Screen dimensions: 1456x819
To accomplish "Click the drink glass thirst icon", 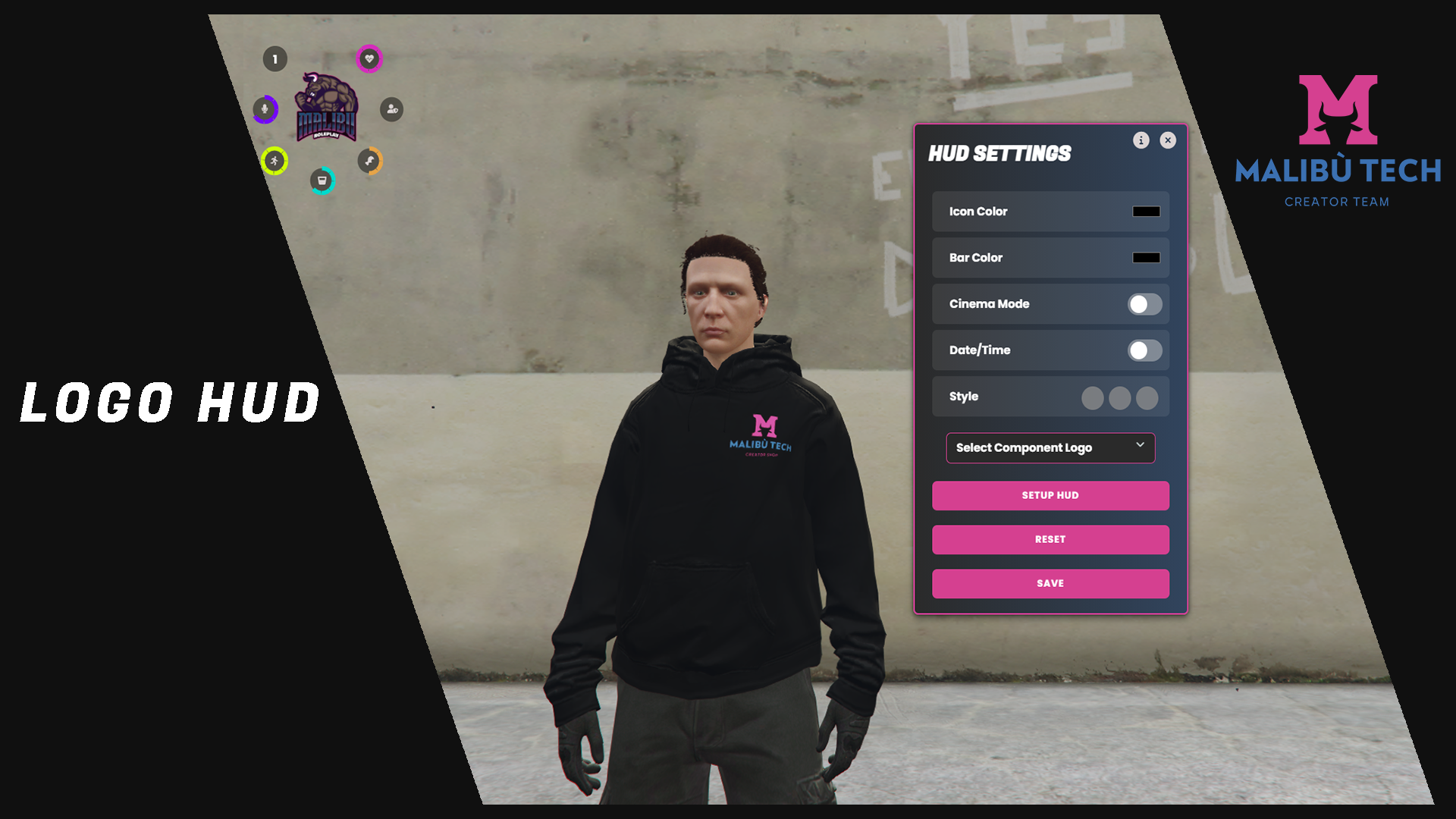I will point(322,180).
